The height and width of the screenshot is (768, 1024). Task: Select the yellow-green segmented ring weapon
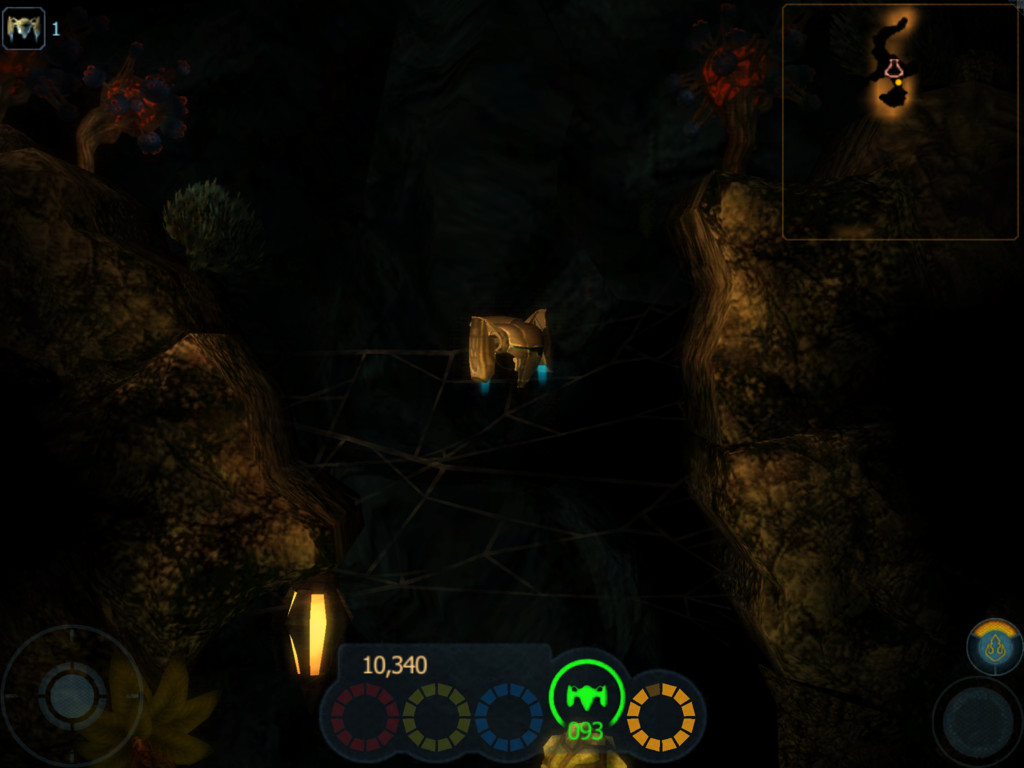click(436, 717)
